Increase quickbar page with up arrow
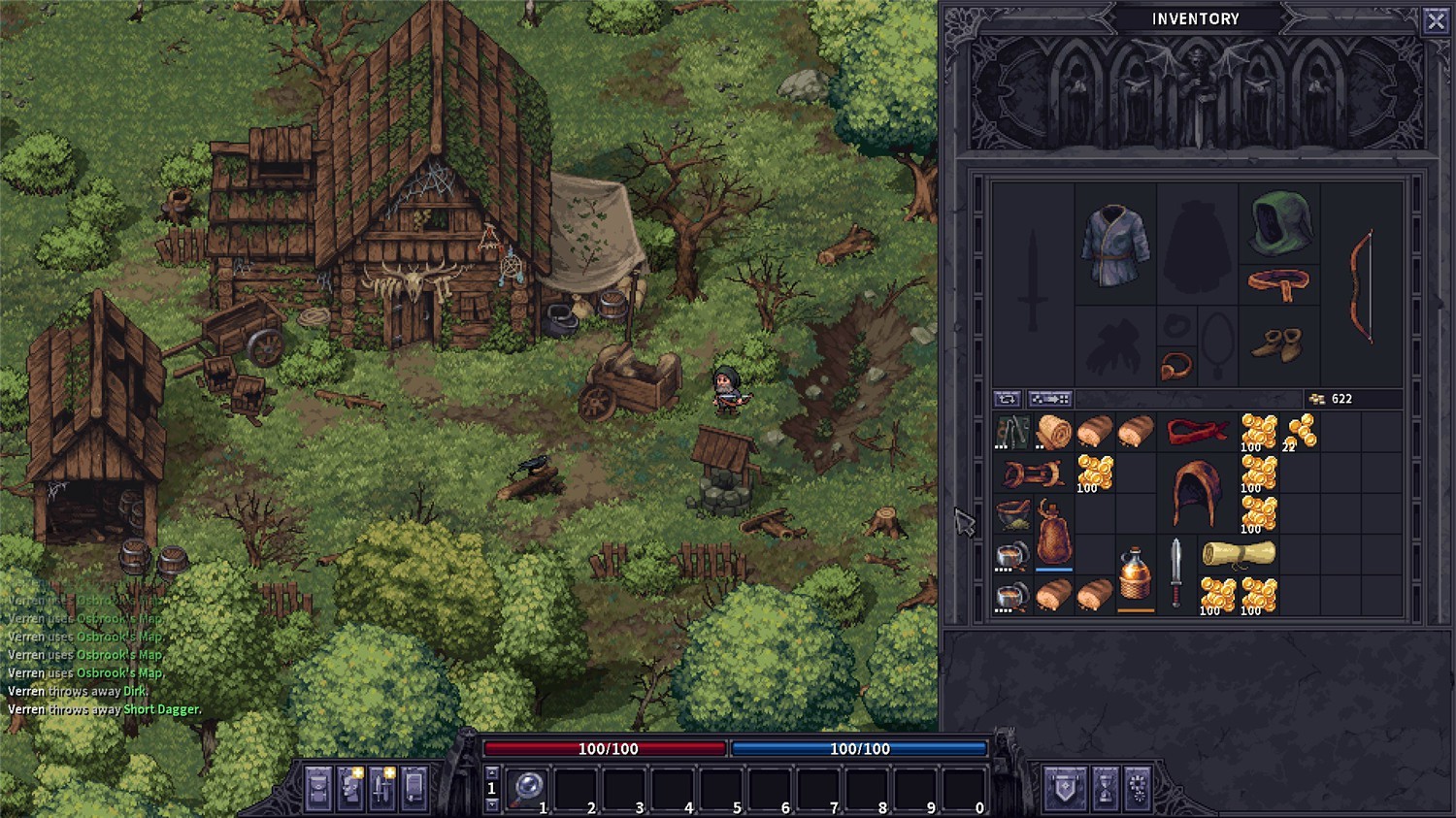Viewport: 1456px width, 818px height. click(x=492, y=771)
